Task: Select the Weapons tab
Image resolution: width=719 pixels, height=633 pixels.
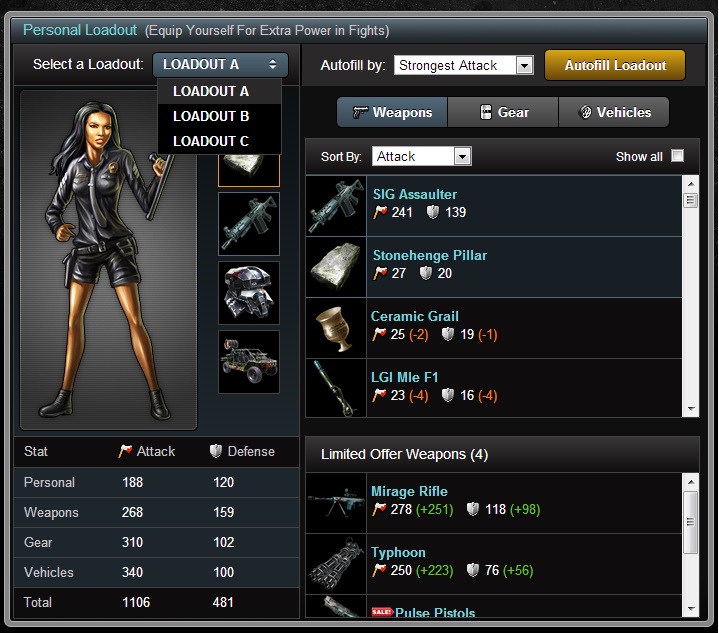Action: point(392,113)
